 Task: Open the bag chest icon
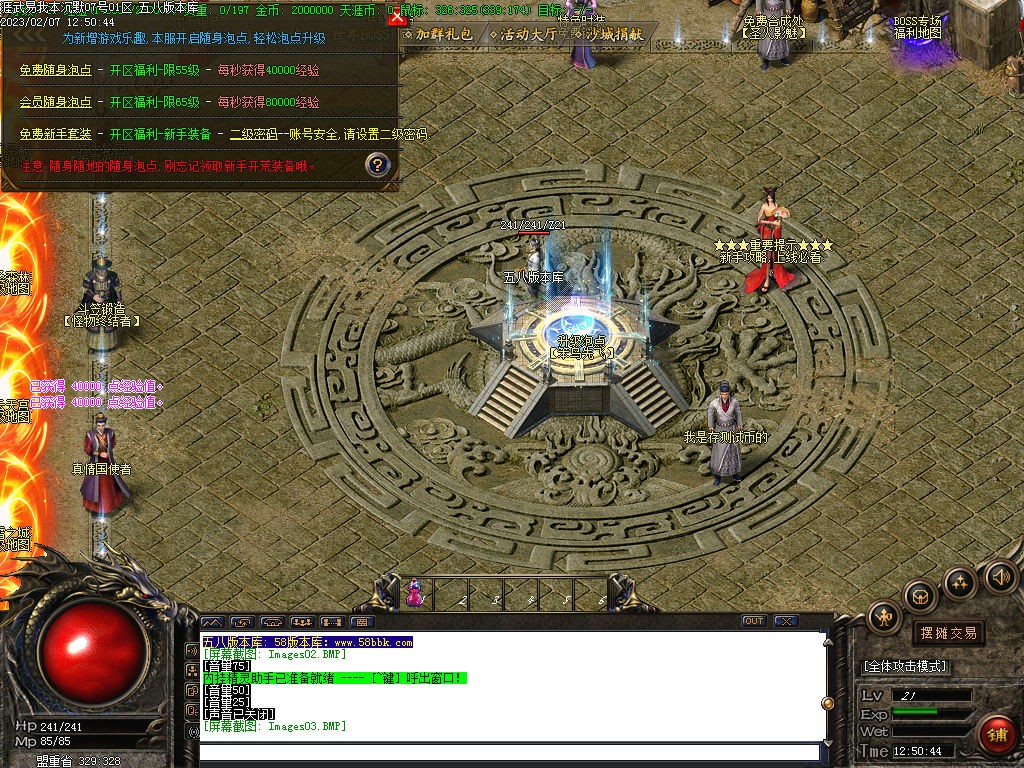[x=920, y=597]
